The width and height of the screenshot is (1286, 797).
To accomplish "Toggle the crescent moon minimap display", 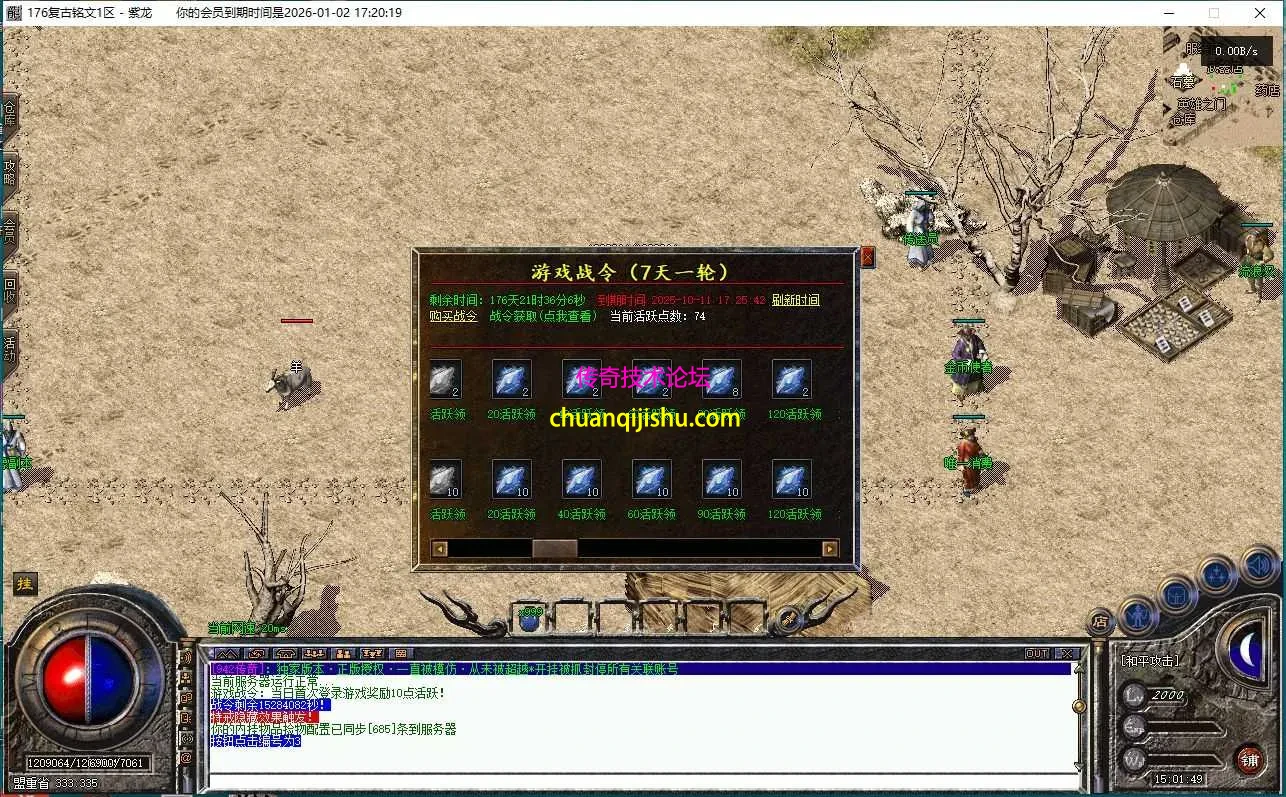I will 1248,650.
